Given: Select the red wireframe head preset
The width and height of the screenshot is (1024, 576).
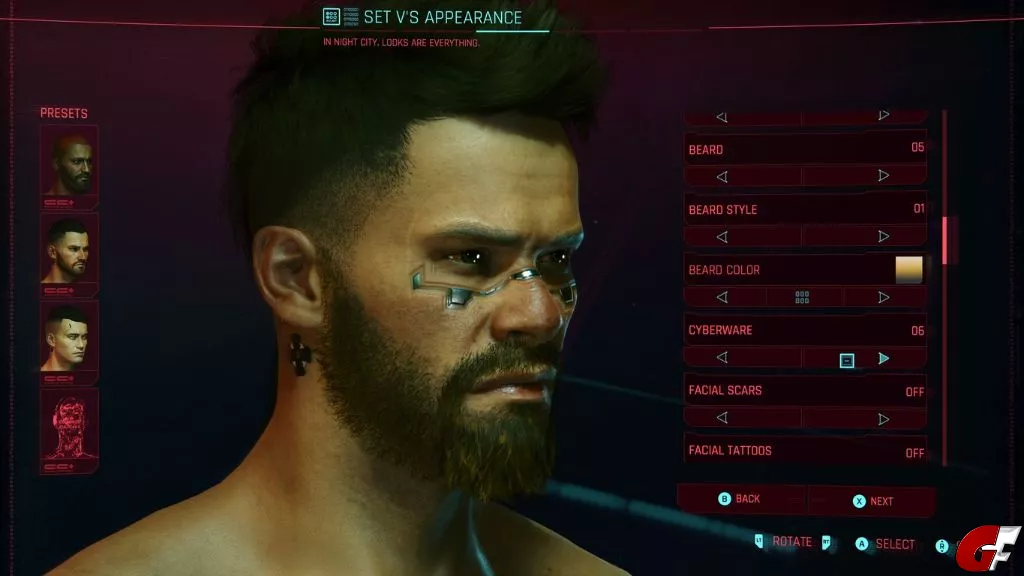Looking at the screenshot, I should 69,425.
